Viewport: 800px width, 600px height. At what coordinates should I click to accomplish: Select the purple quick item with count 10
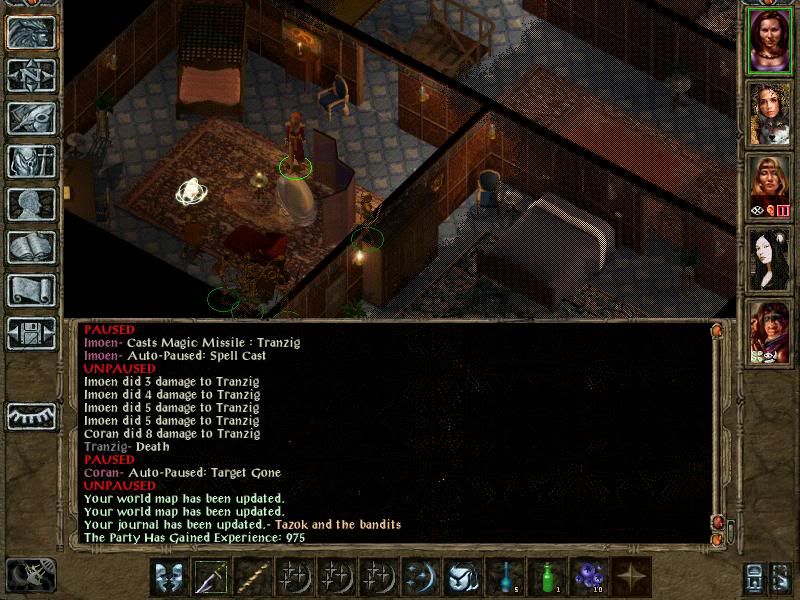(589, 577)
